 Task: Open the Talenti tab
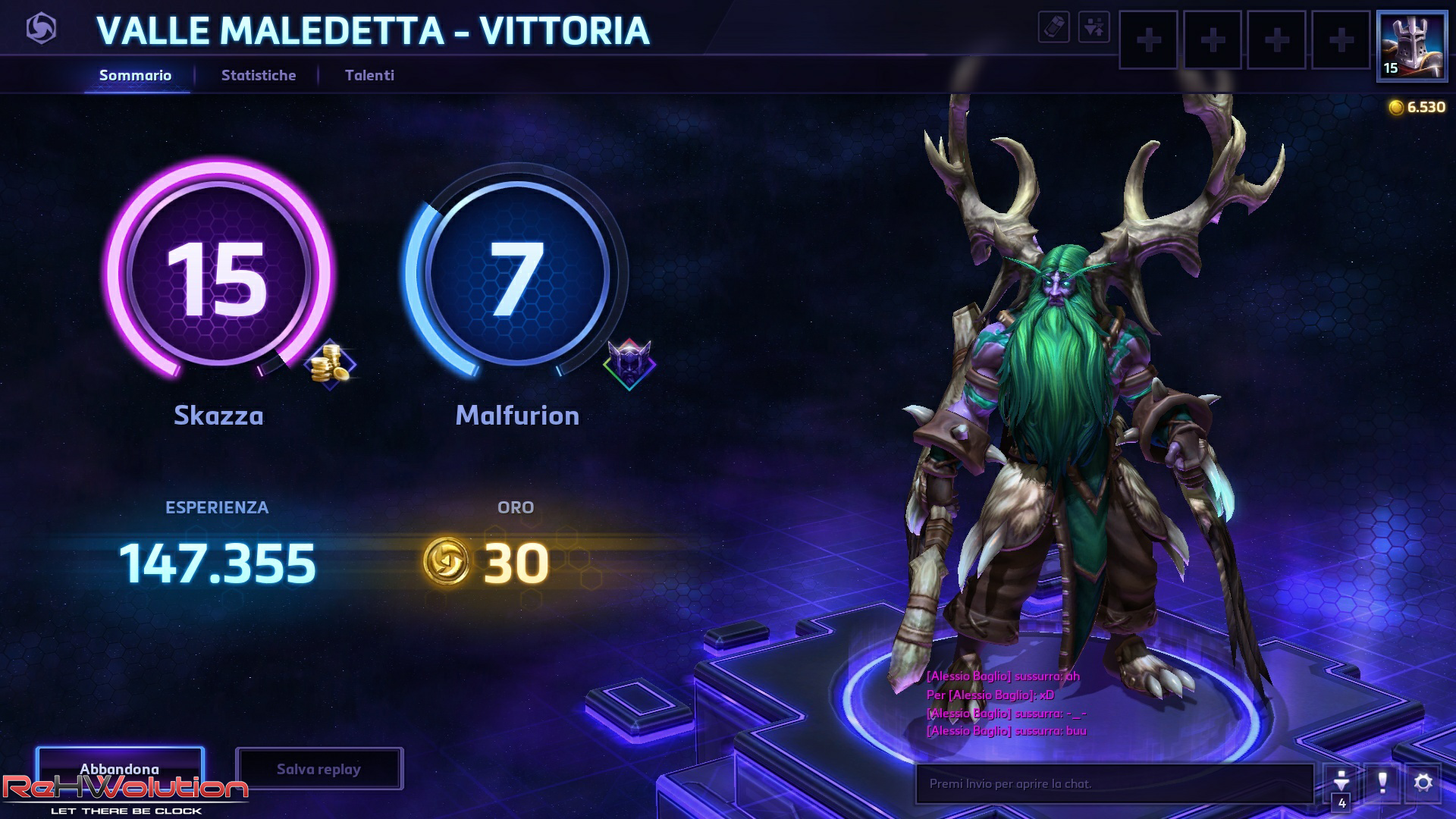point(369,75)
